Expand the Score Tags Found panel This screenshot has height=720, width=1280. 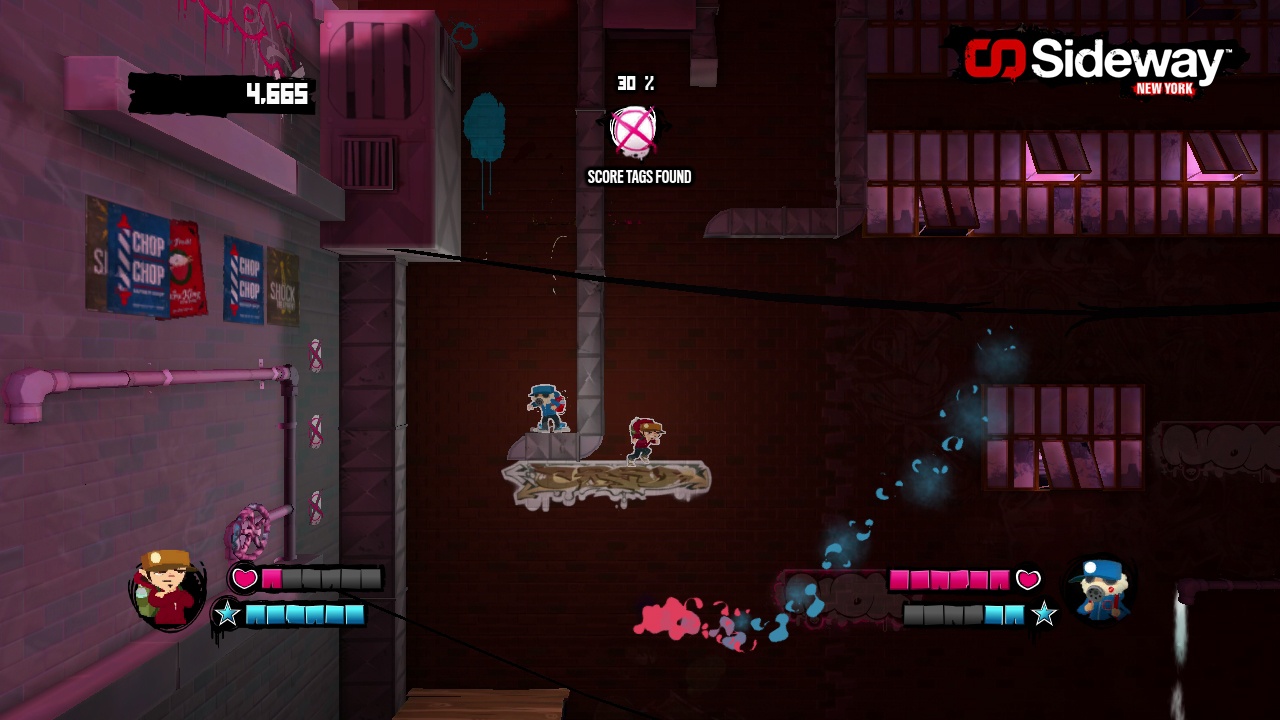coord(638,176)
